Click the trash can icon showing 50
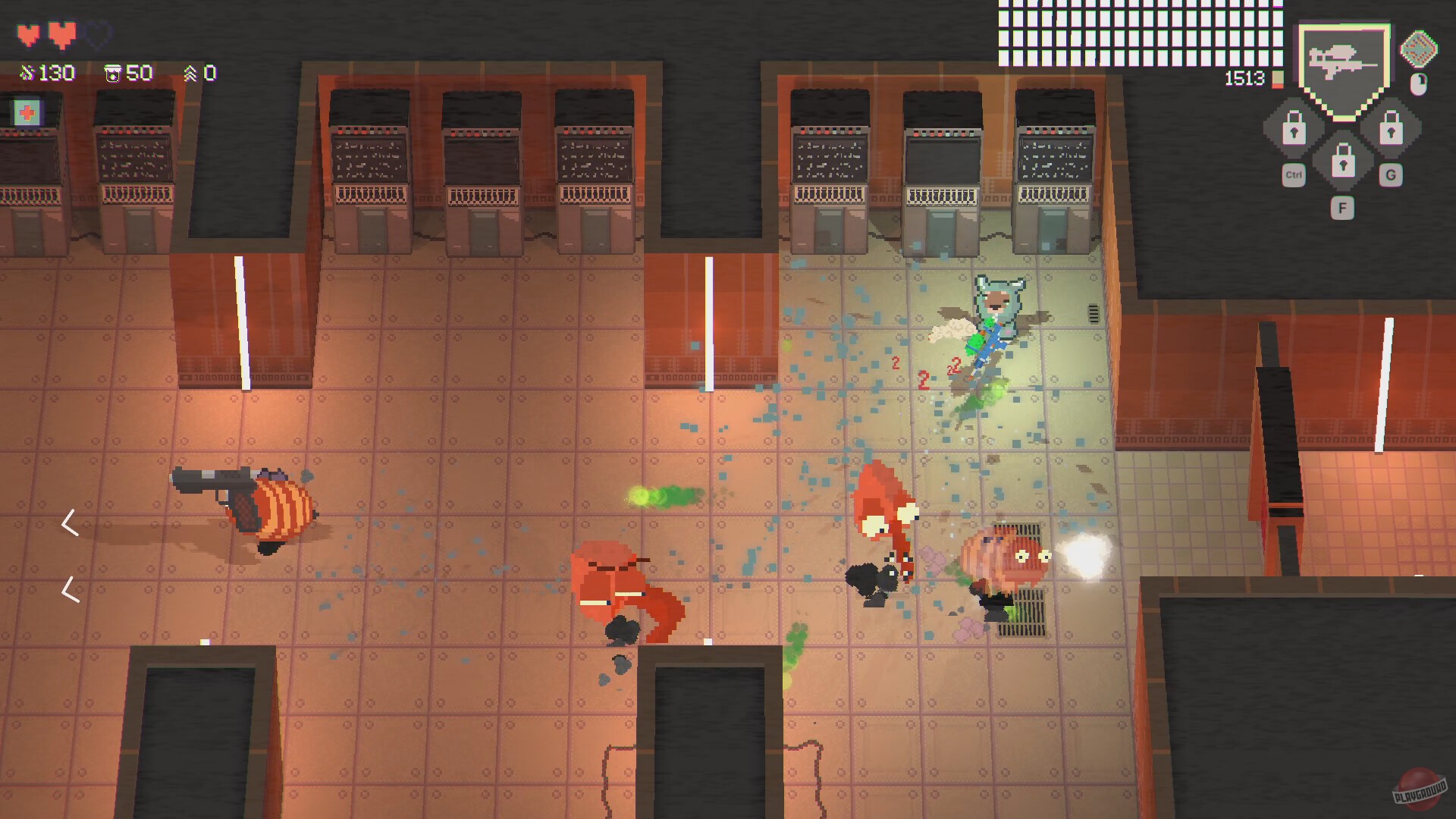Viewport: 1456px width, 819px height. pos(114,73)
